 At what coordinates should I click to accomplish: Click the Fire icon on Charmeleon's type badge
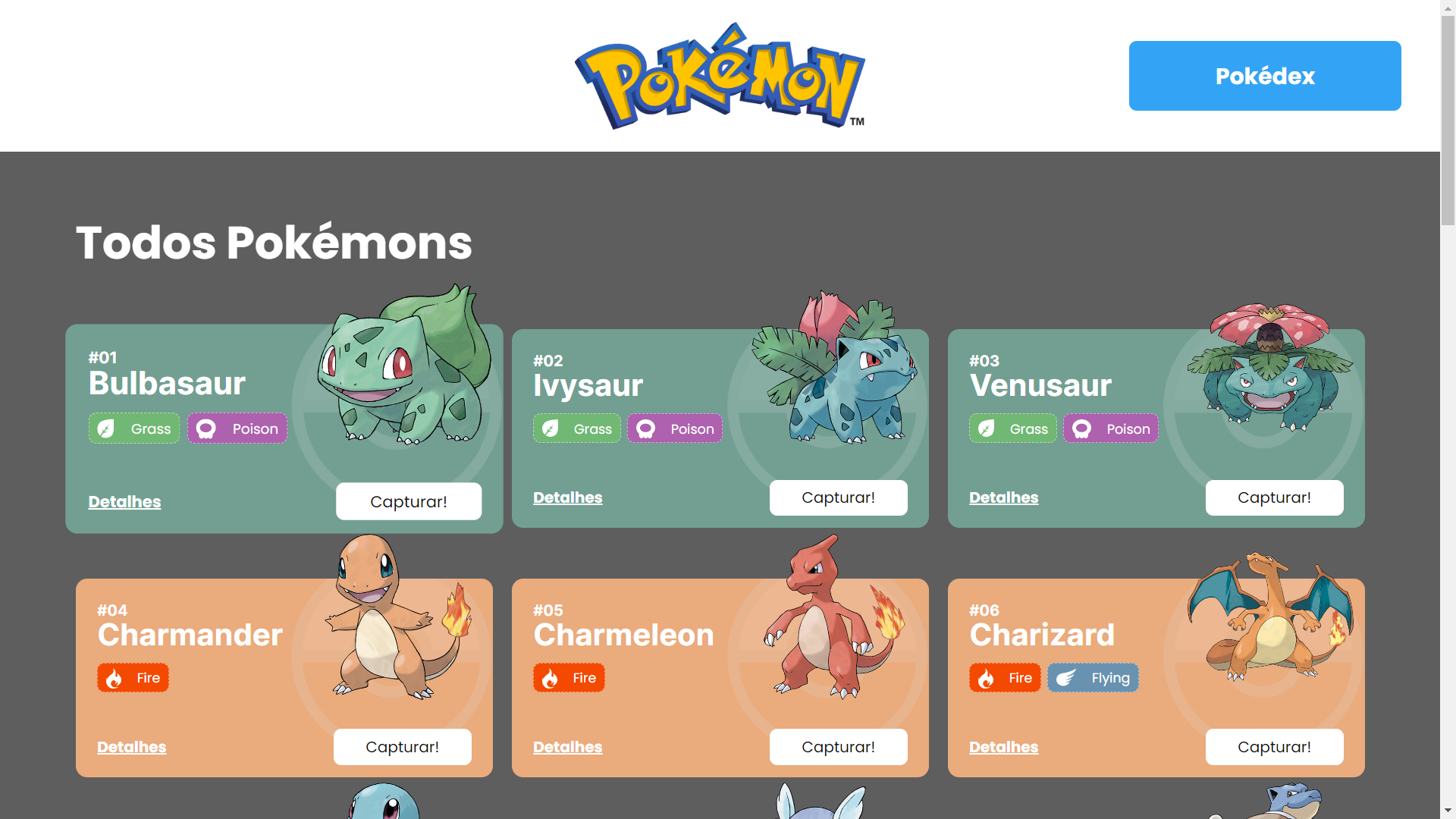(x=550, y=678)
